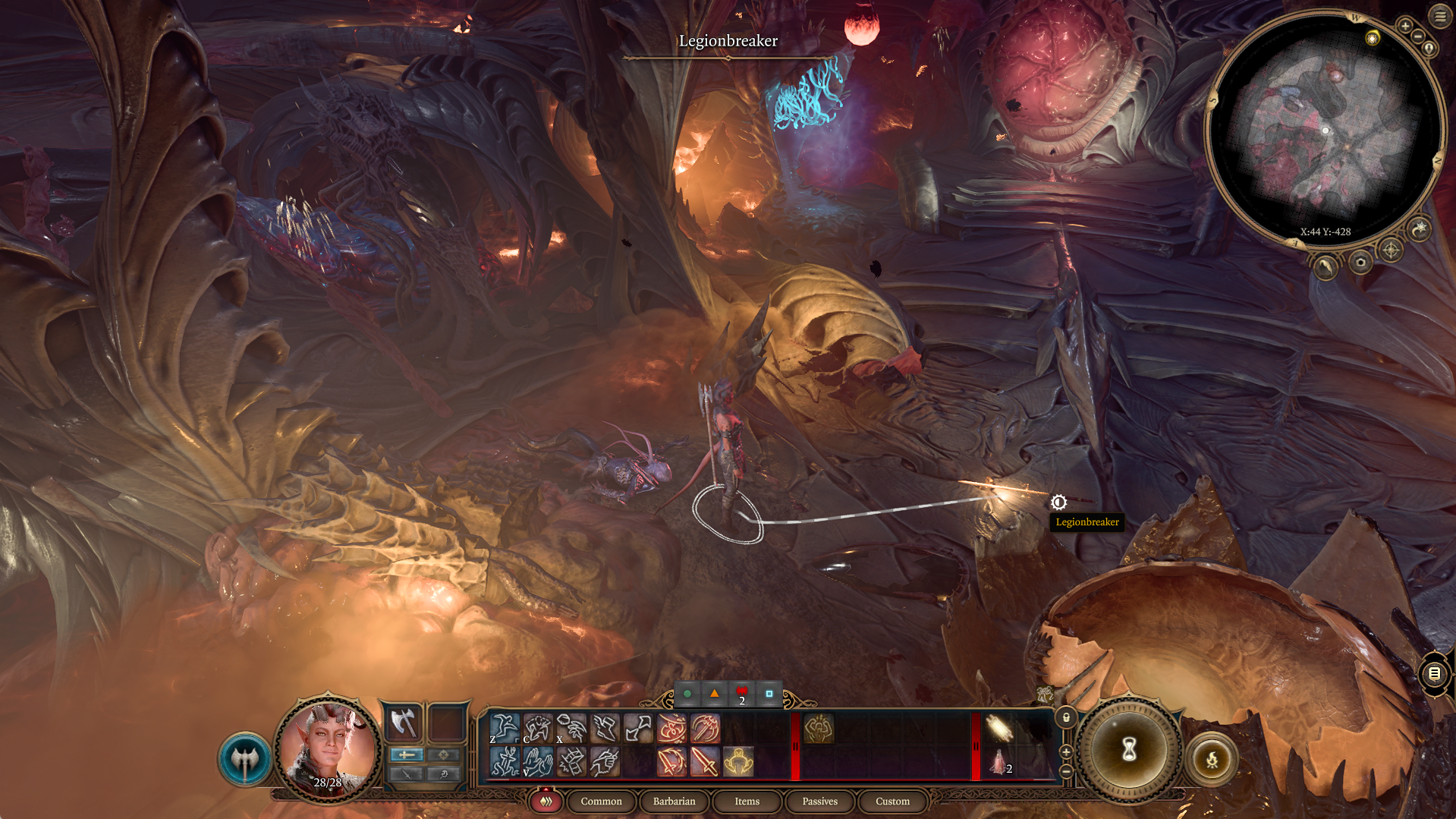Select the Passives tab
The image size is (1456, 819).
pos(819,801)
